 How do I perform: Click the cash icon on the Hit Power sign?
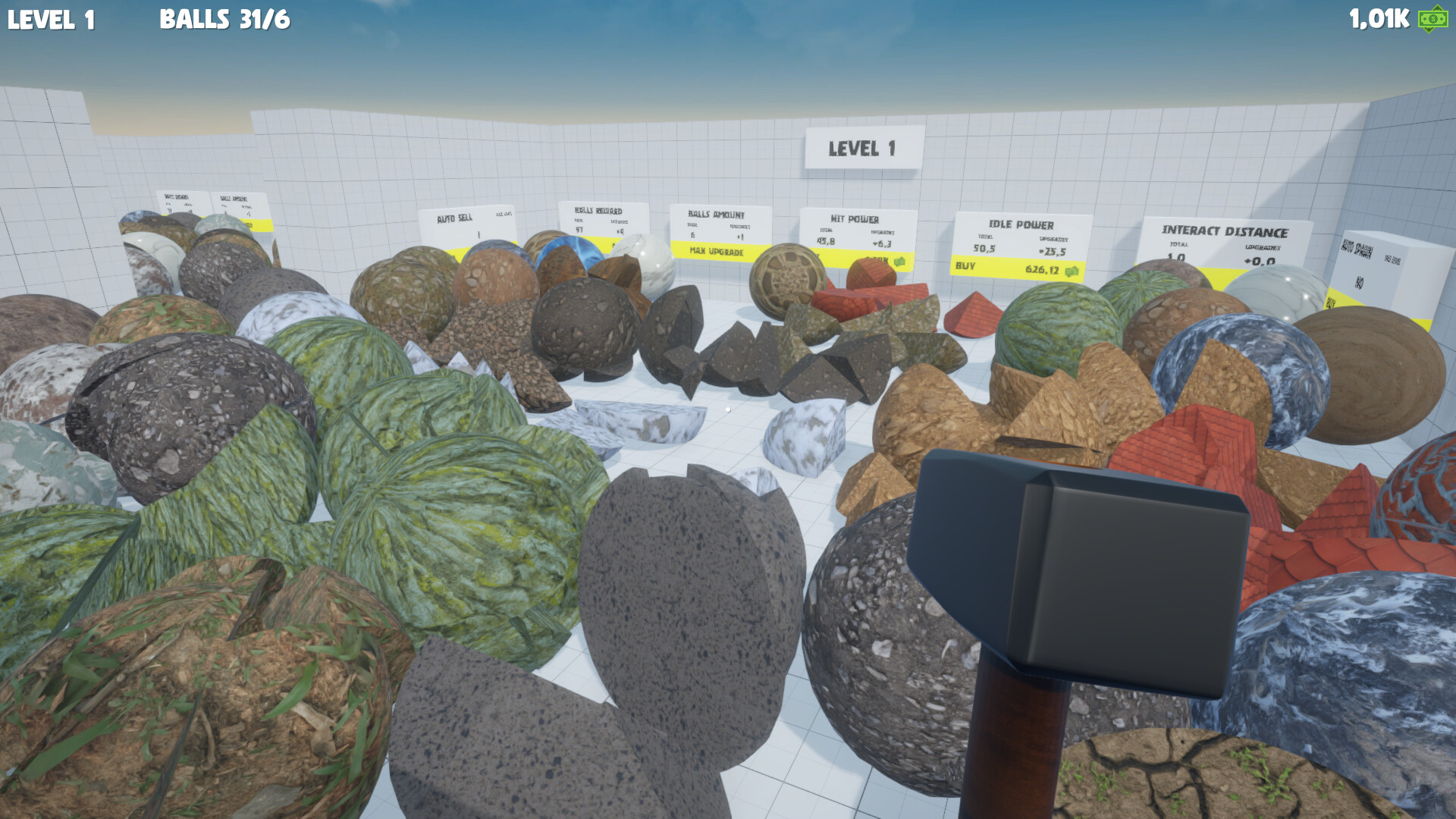pyautogui.click(x=900, y=262)
